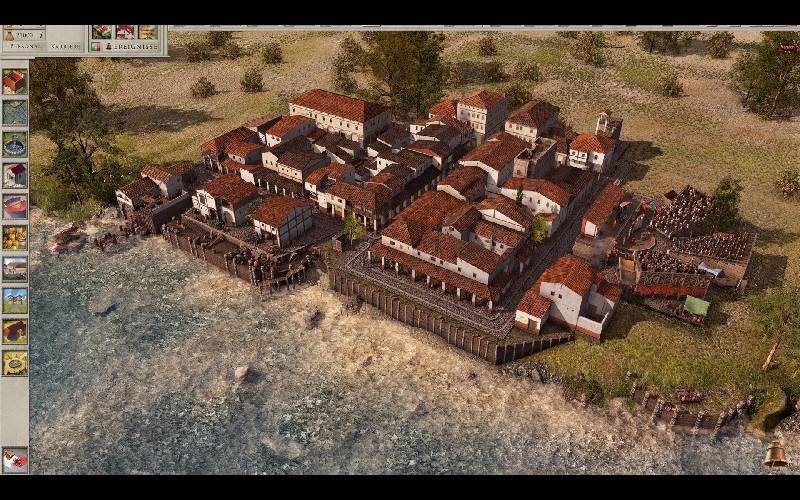The width and height of the screenshot is (800, 500).
Task: Choose the blue fountain build category
Action: (14, 144)
